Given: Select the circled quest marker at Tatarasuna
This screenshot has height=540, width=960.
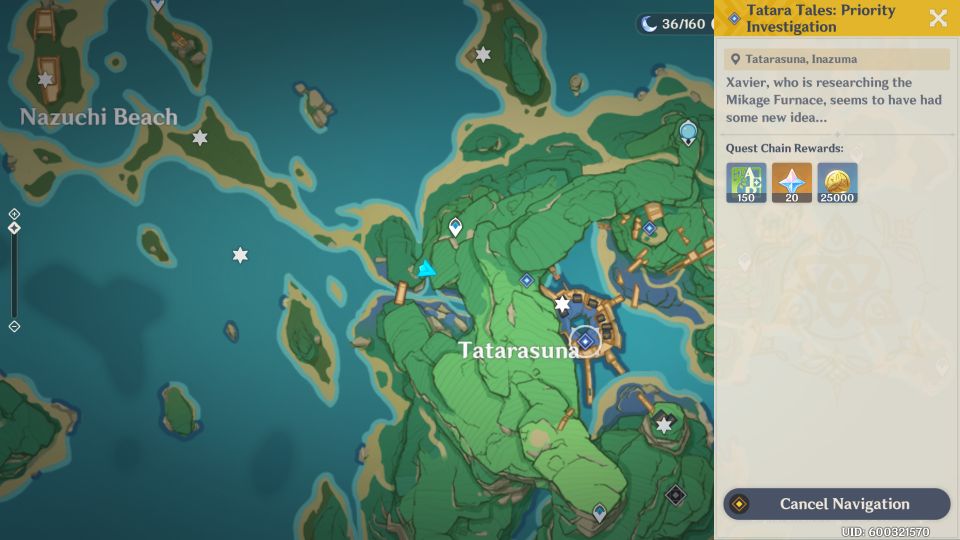Looking at the screenshot, I should point(585,341).
